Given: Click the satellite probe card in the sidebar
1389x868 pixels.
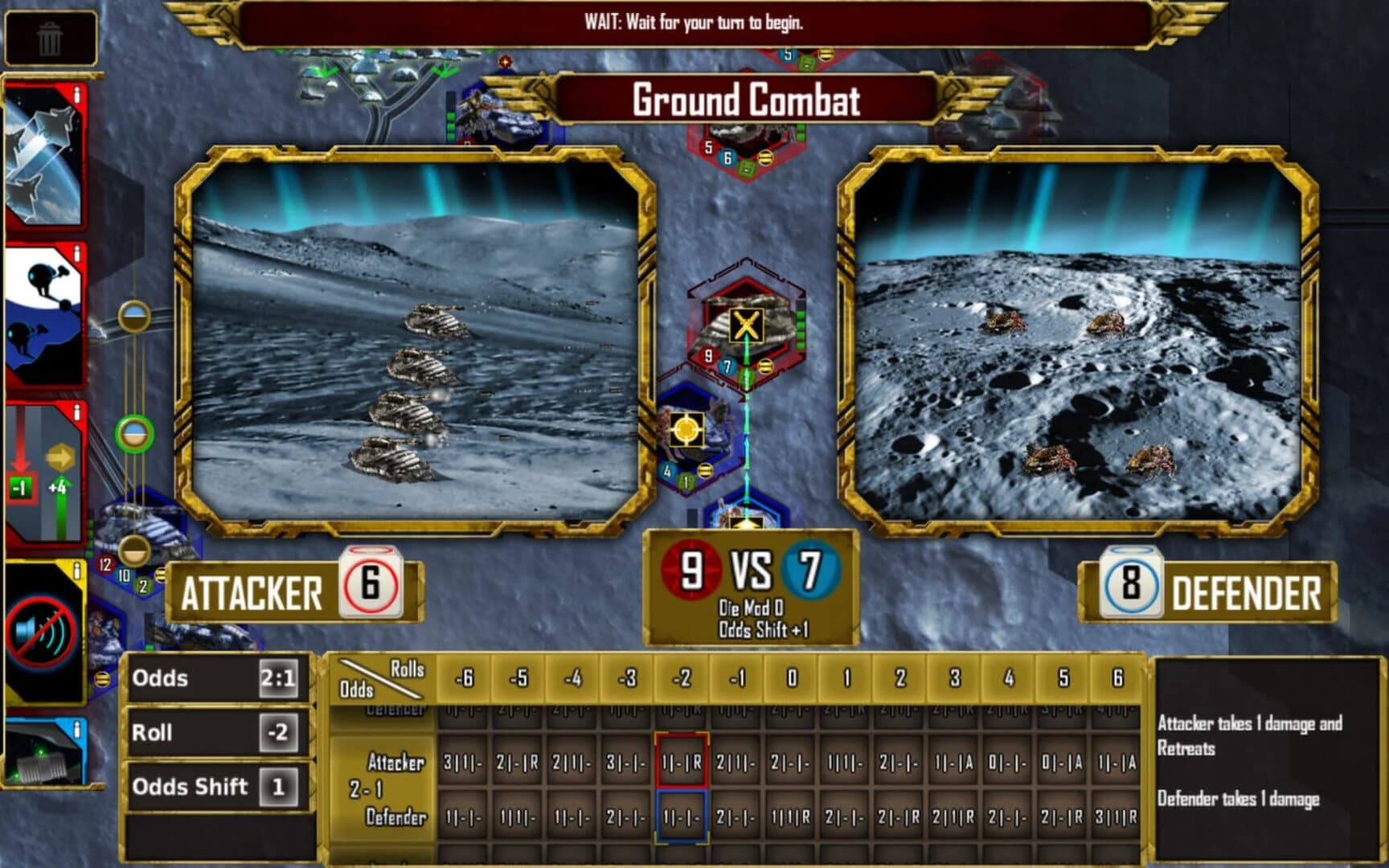Looking at the screenshot, I should 44,313.
